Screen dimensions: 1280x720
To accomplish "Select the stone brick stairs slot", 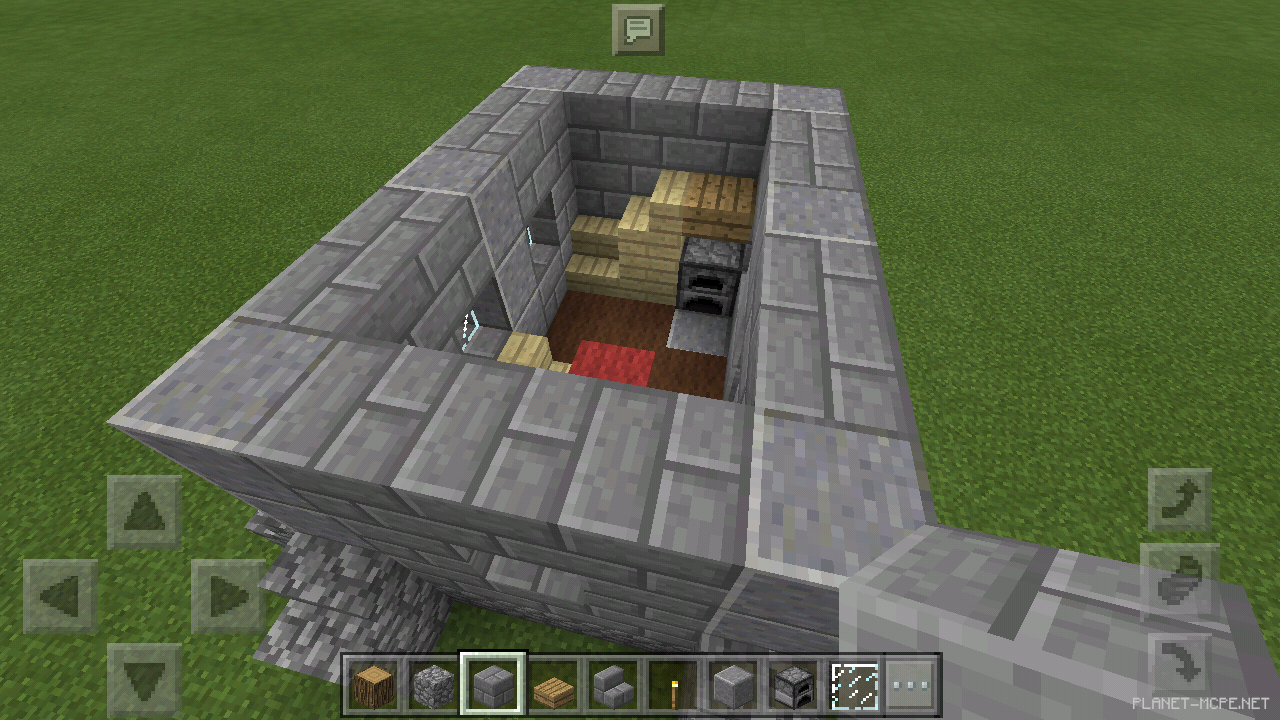I will (x=612, y=685).
